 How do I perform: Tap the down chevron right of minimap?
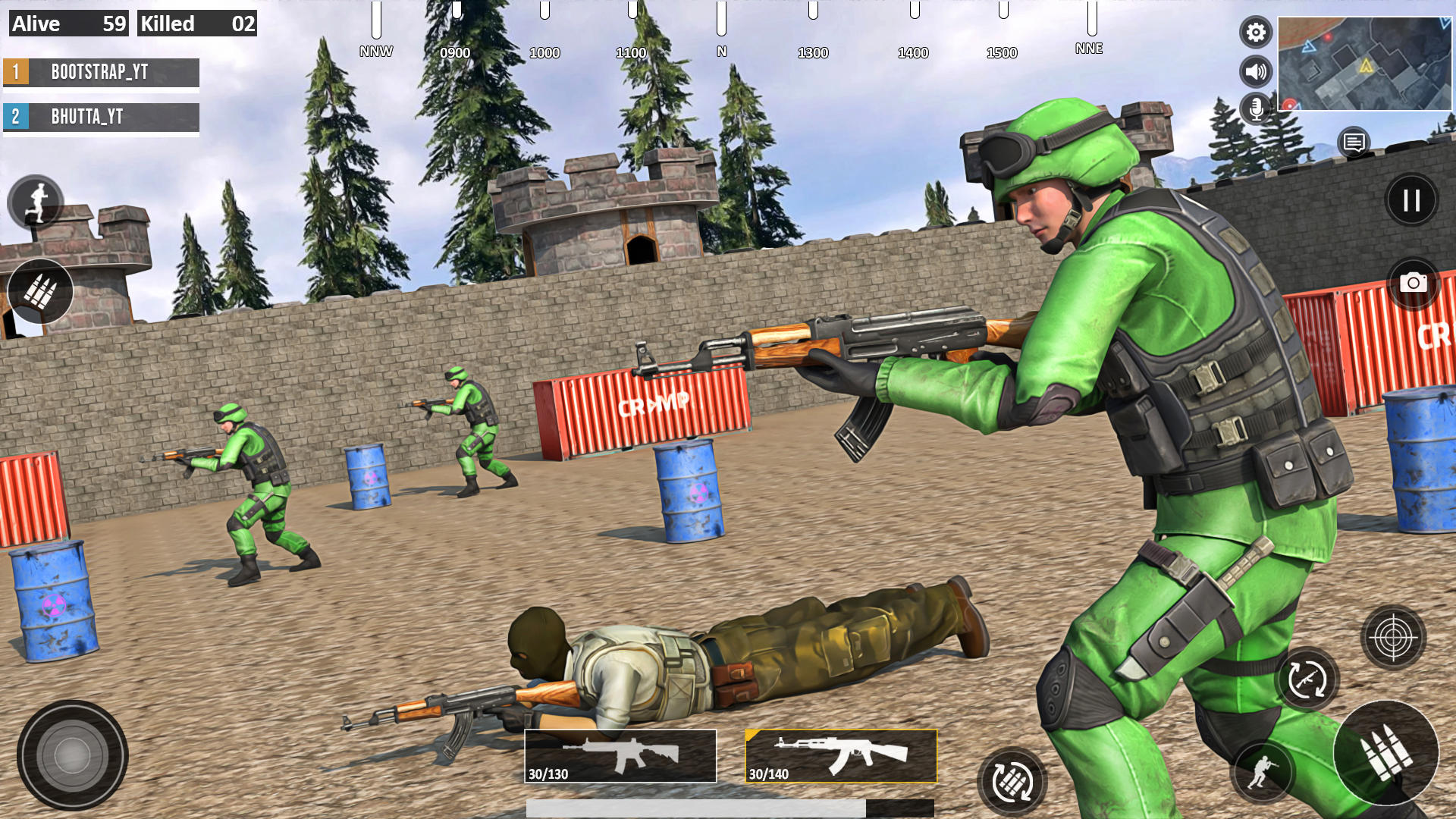point(1445,23)
